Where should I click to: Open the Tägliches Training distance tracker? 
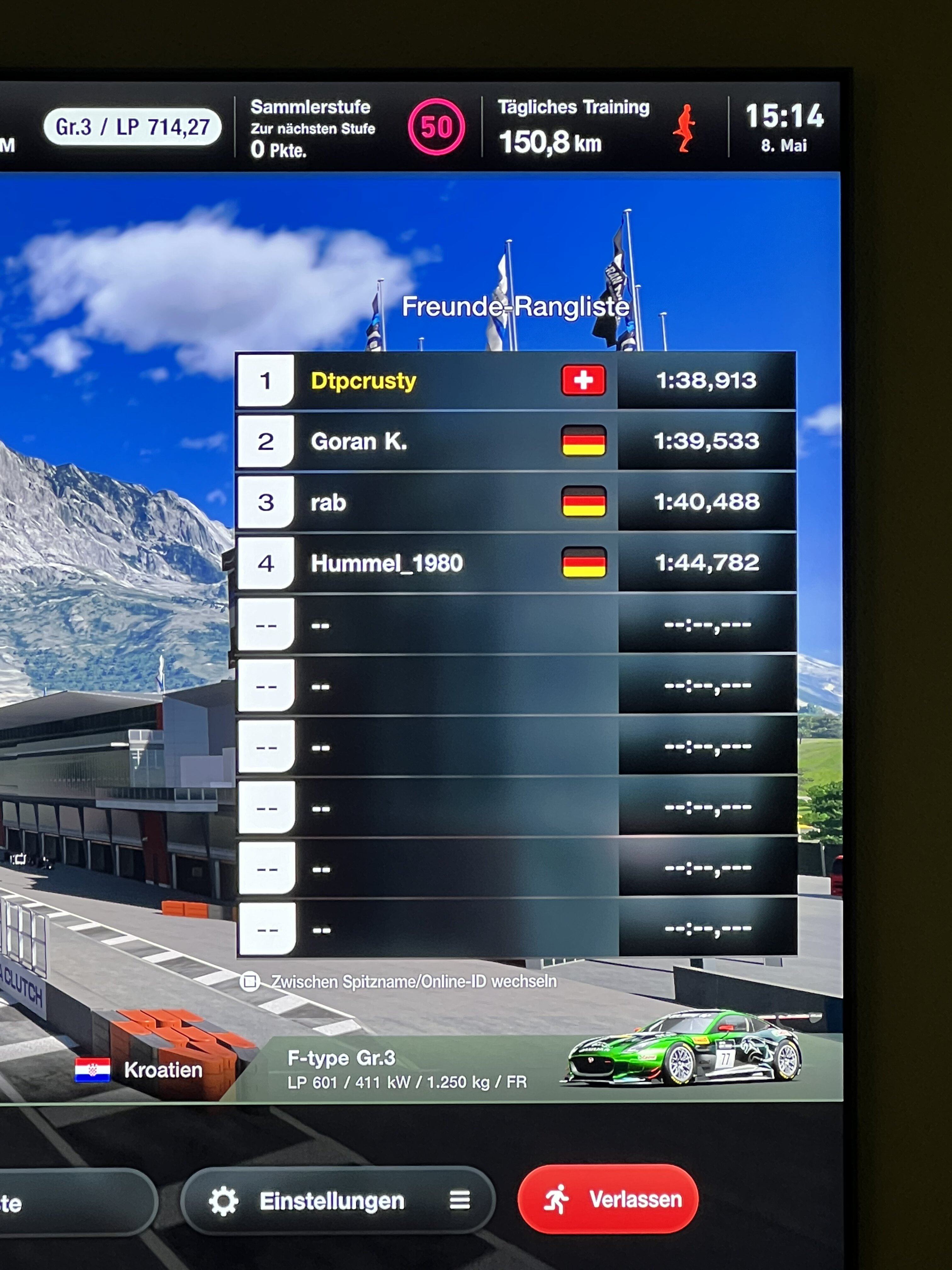[597, 127]
